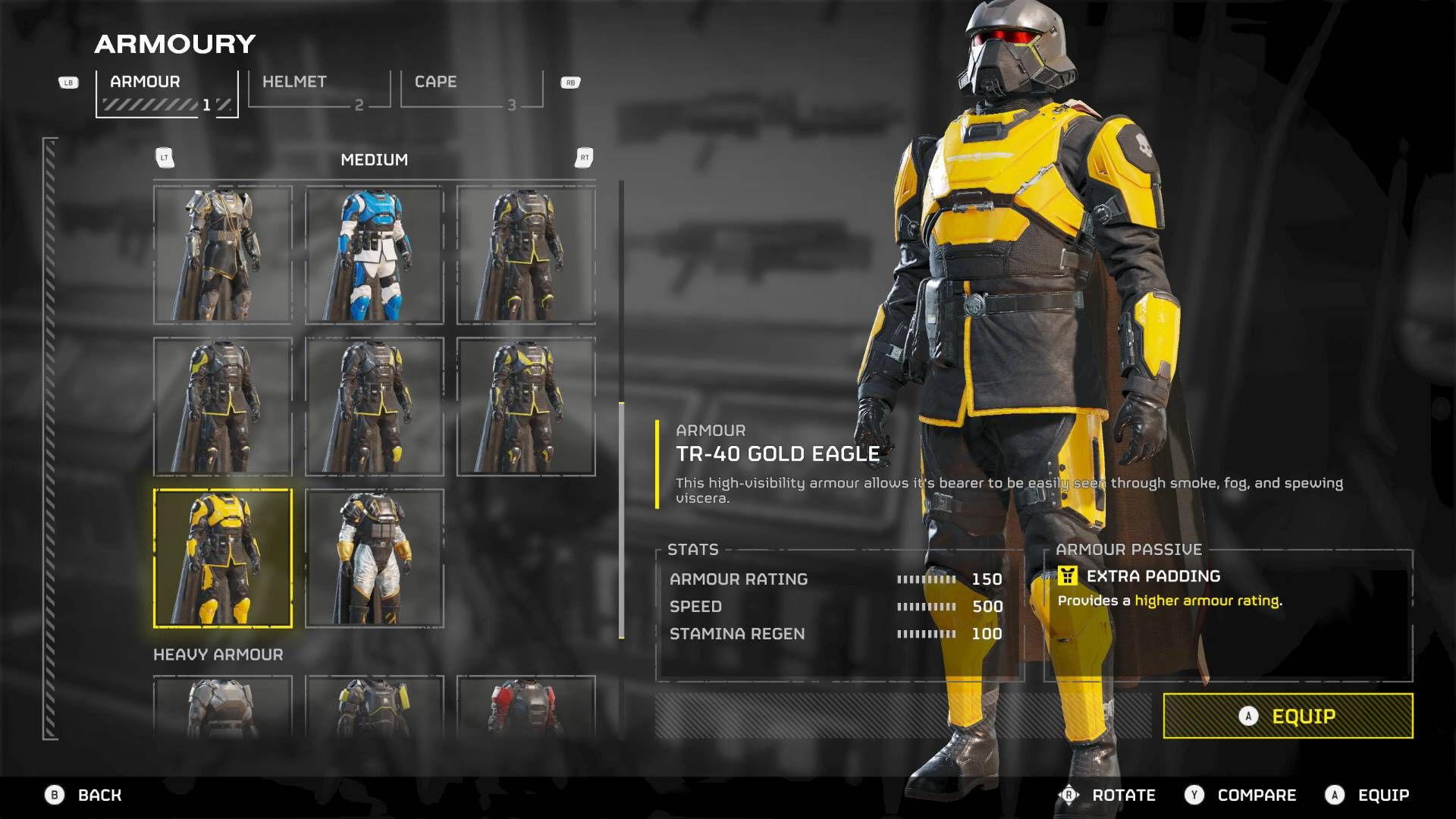The image size is (1456, 819).
Task: Choose the blue and white medium armour
Action: click(375, 255)
